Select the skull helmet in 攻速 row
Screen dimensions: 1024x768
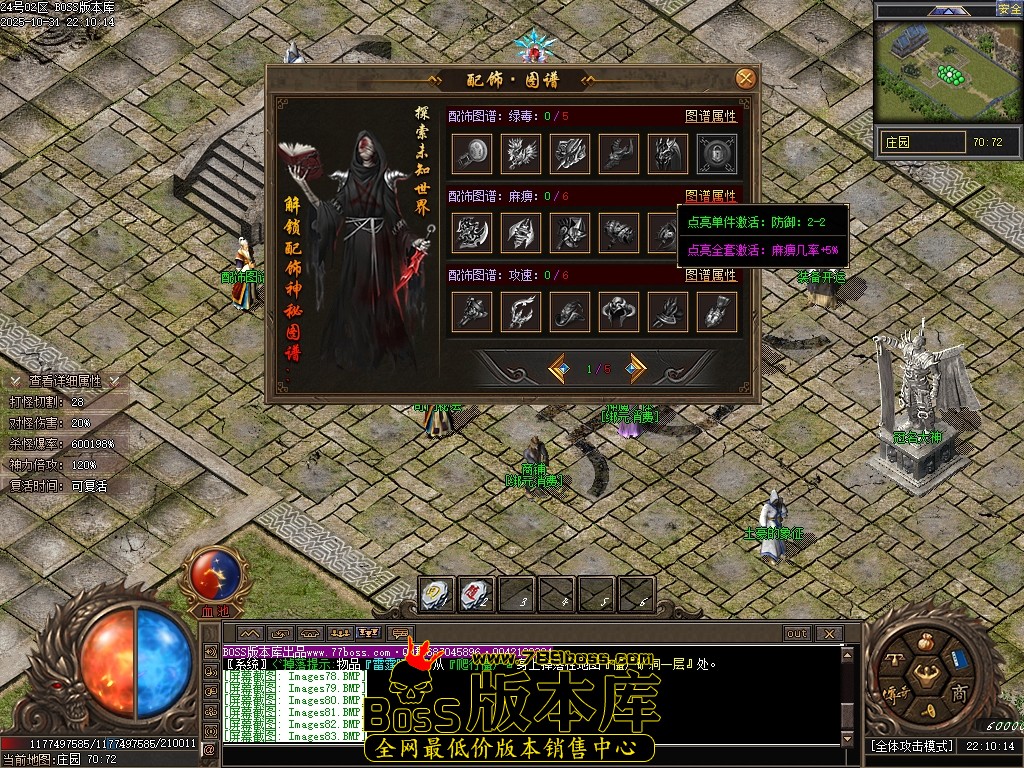619,312
